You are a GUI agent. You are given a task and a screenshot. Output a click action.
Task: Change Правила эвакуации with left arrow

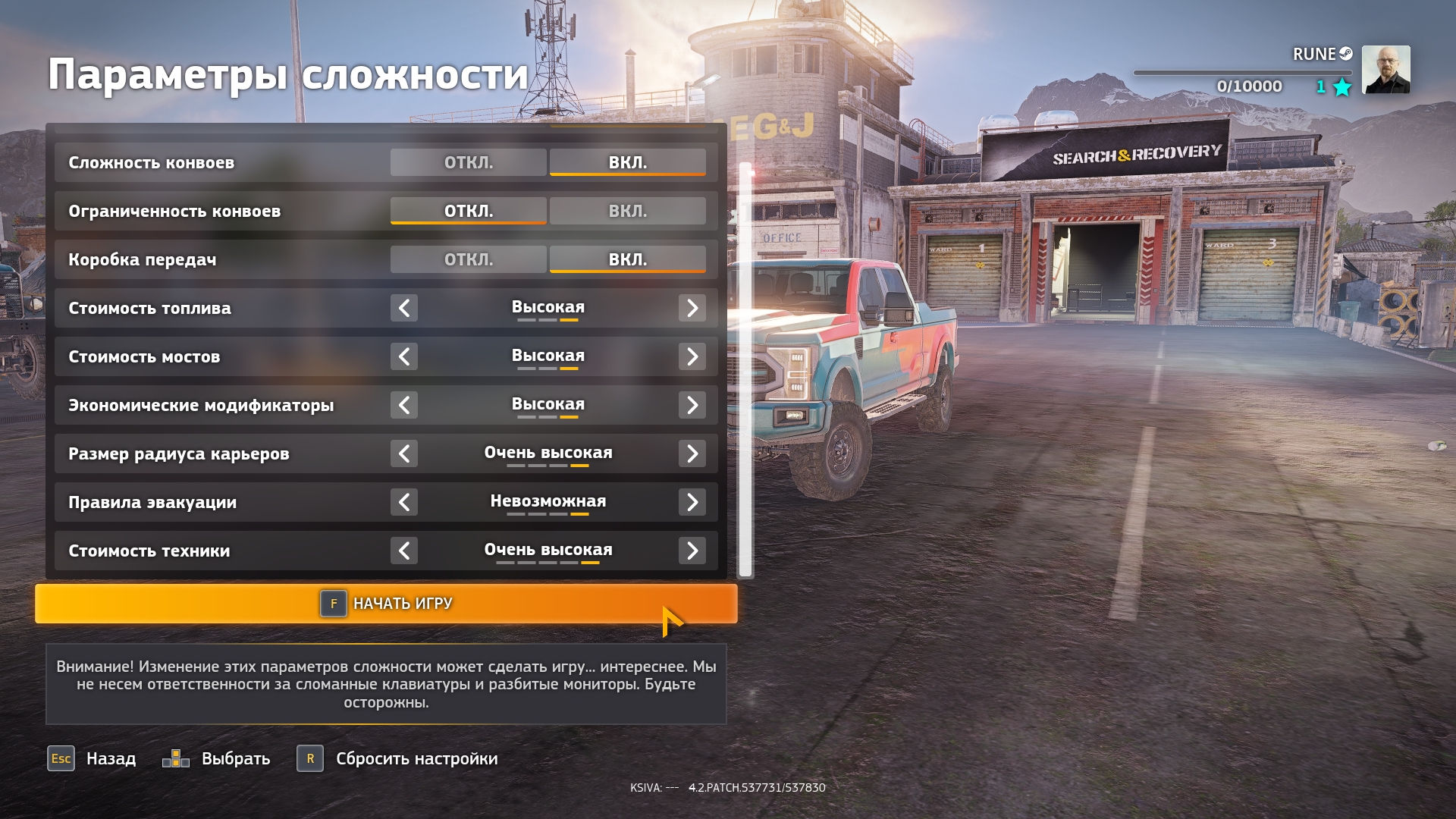tap(404, 502)
